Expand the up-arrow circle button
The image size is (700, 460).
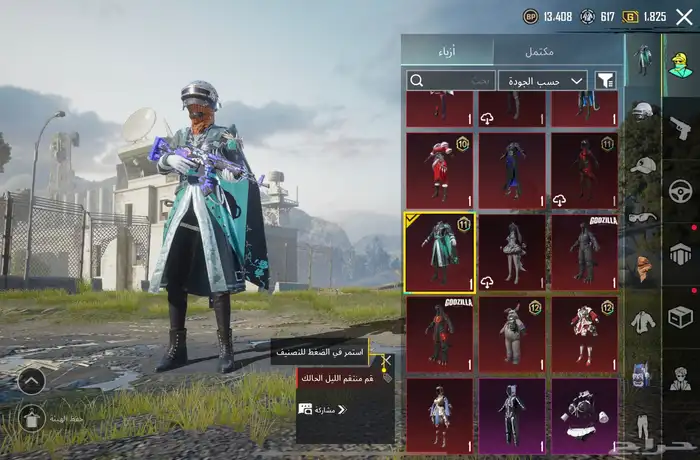(32, 380)
